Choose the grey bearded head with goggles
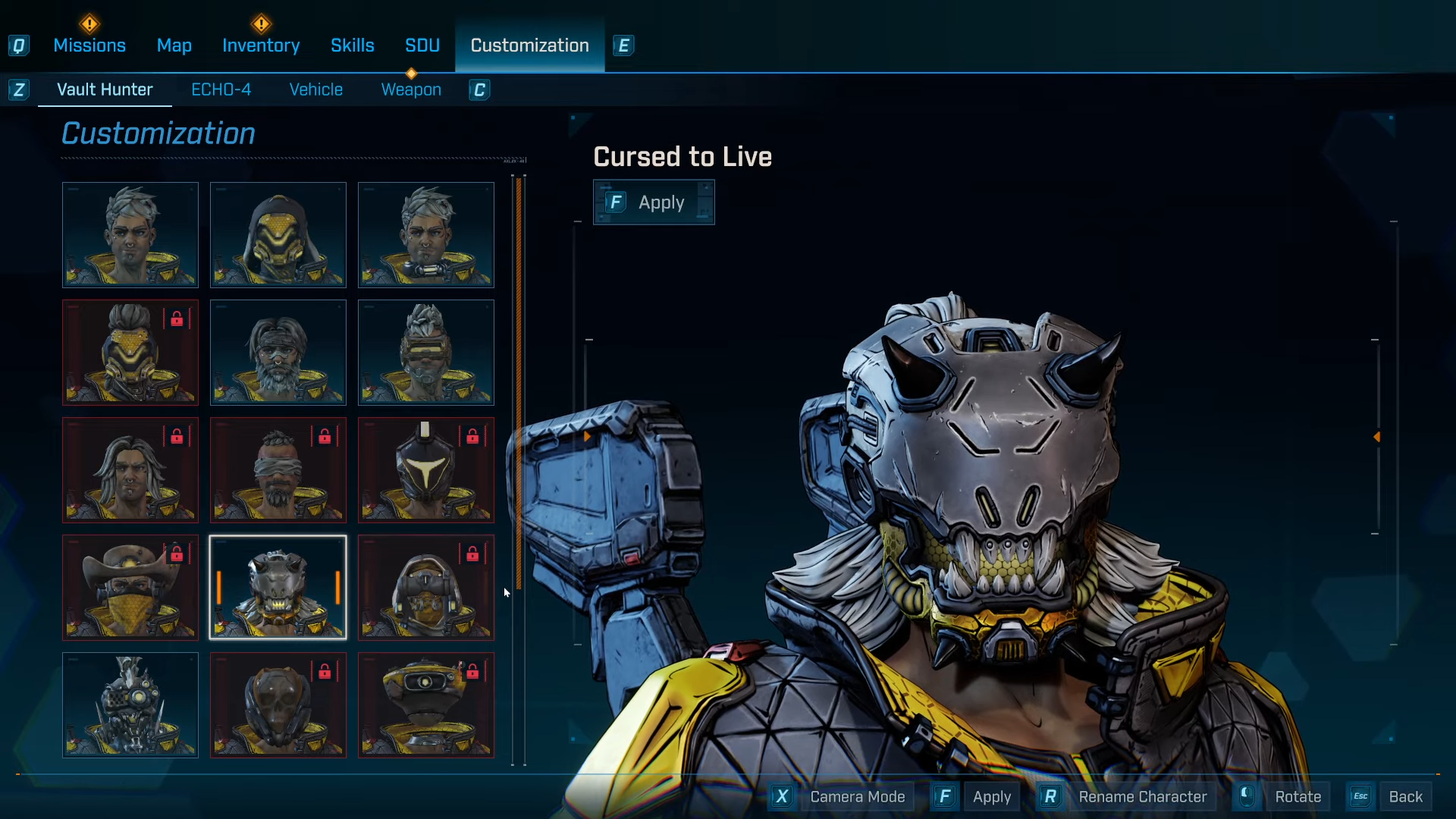This screenshot has width=1456, height=819. coord(278,353)
